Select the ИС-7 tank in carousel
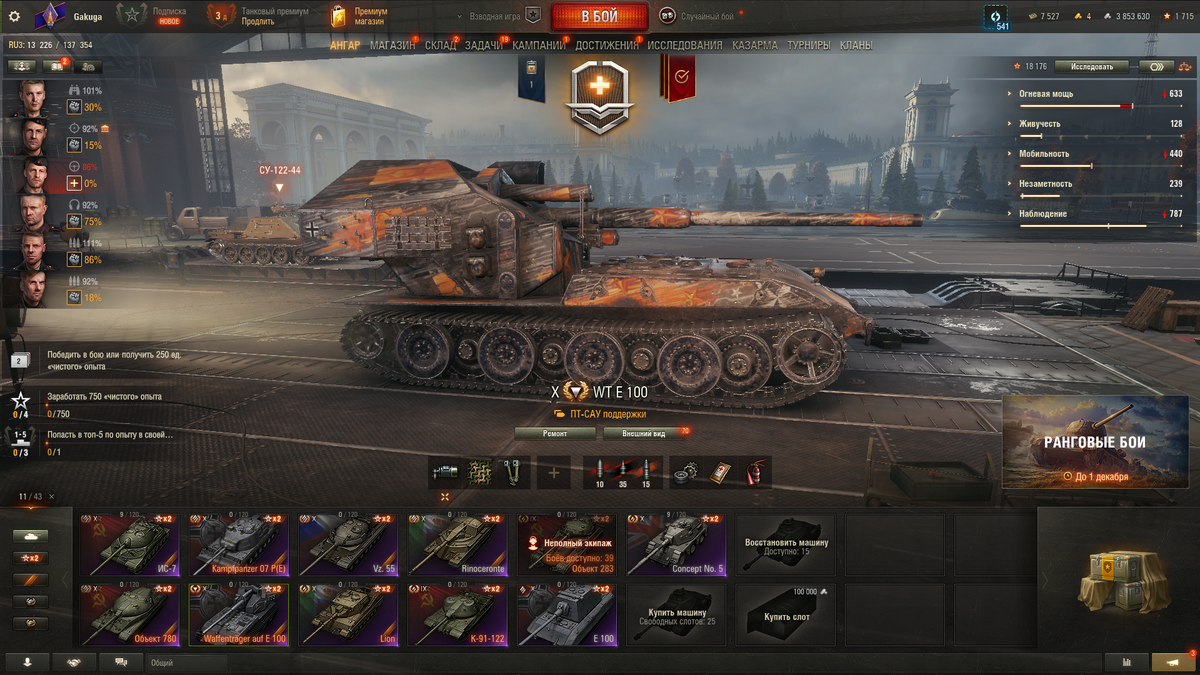 (x=129, y=545)
